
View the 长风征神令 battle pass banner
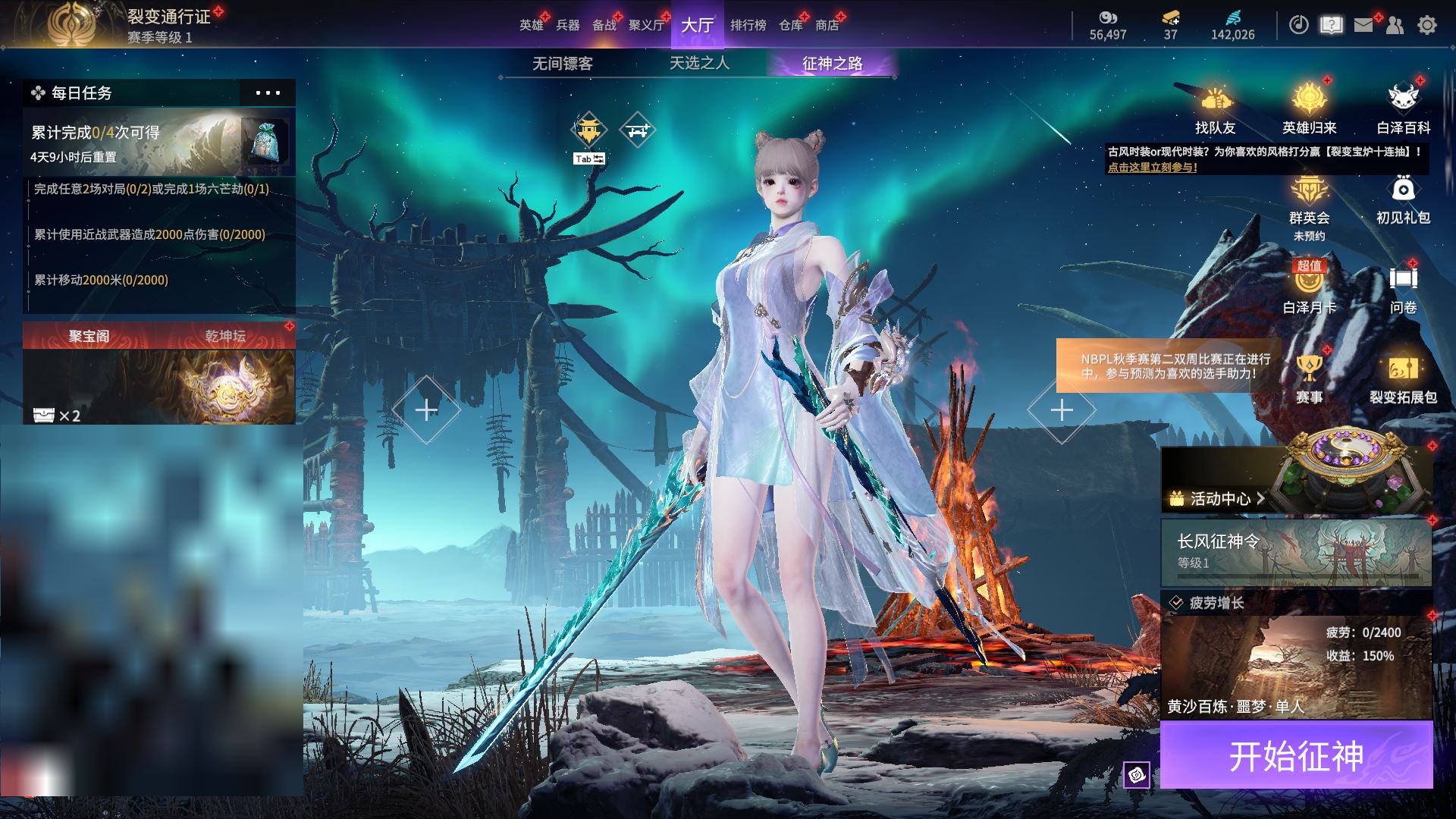[x=1296, y=551]
